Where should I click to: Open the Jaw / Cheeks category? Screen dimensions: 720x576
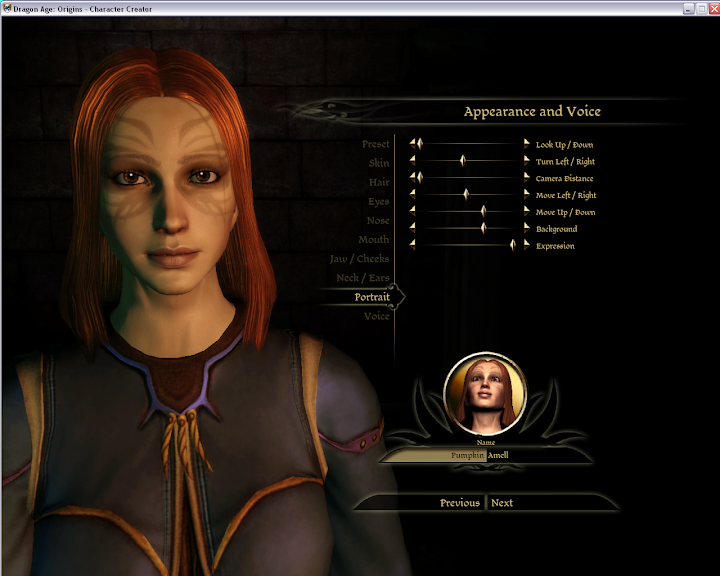pos(360,258)
